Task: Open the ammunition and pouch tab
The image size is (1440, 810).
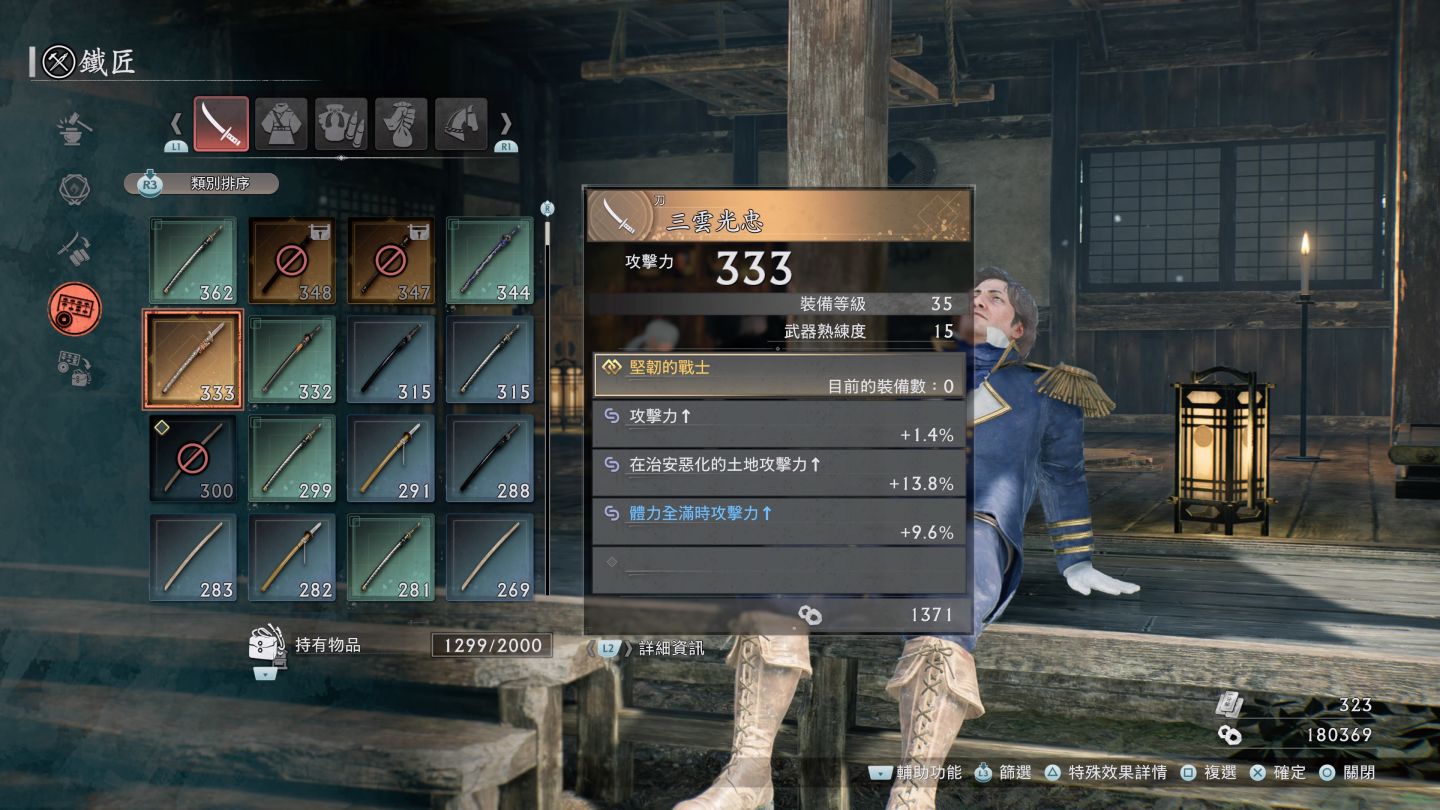Action: click(341, 124)
